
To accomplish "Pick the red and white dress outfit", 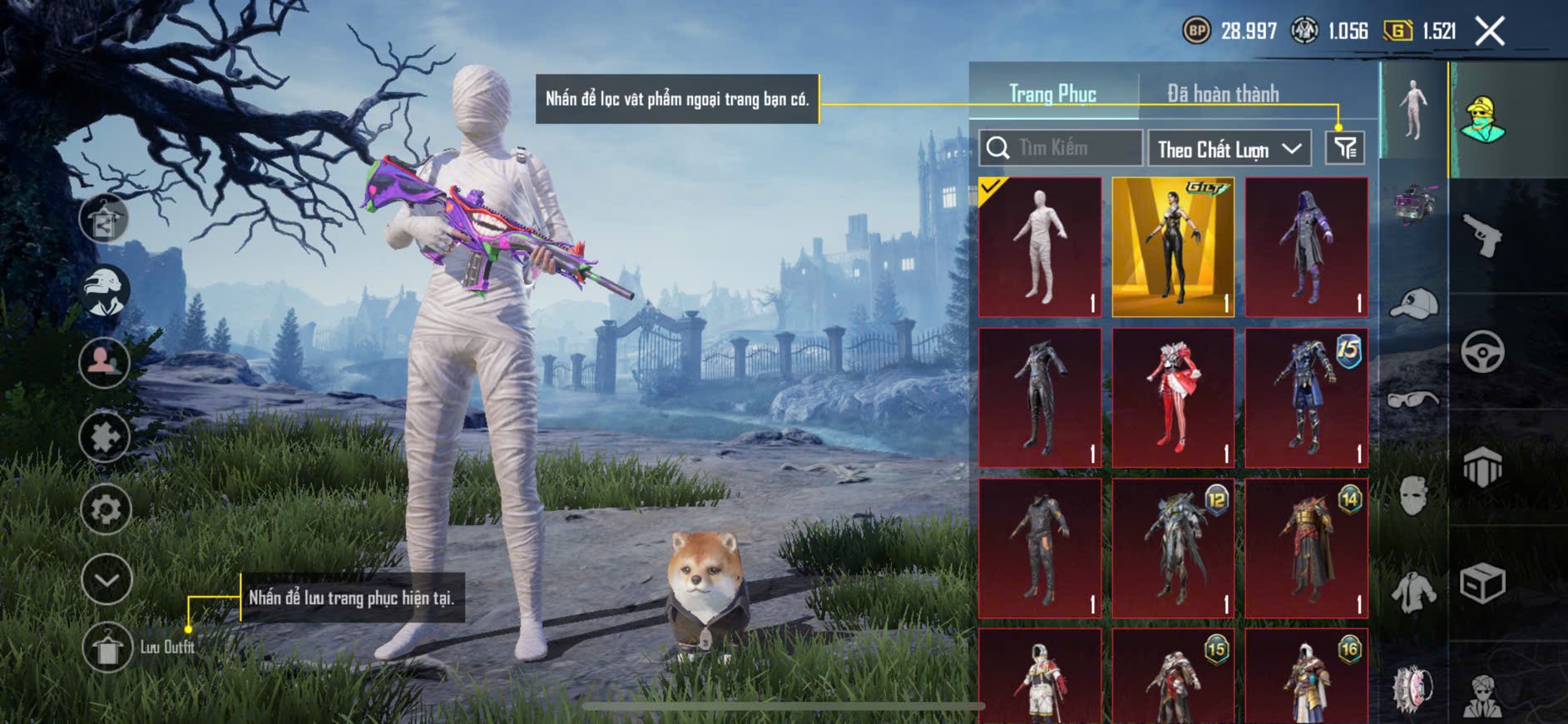I will coord(1173,398).
